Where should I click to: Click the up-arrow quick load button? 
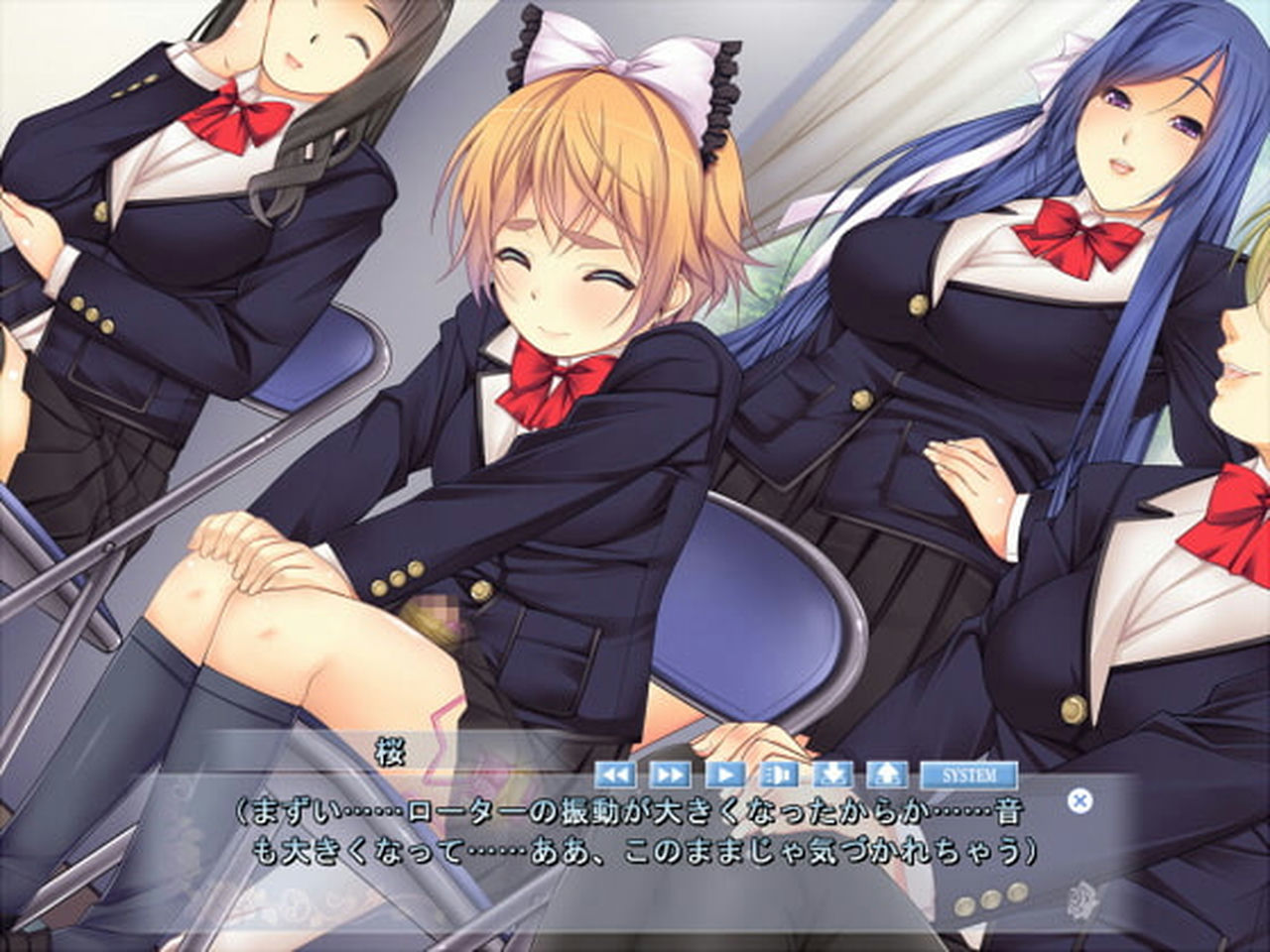(x=887, y=774)
